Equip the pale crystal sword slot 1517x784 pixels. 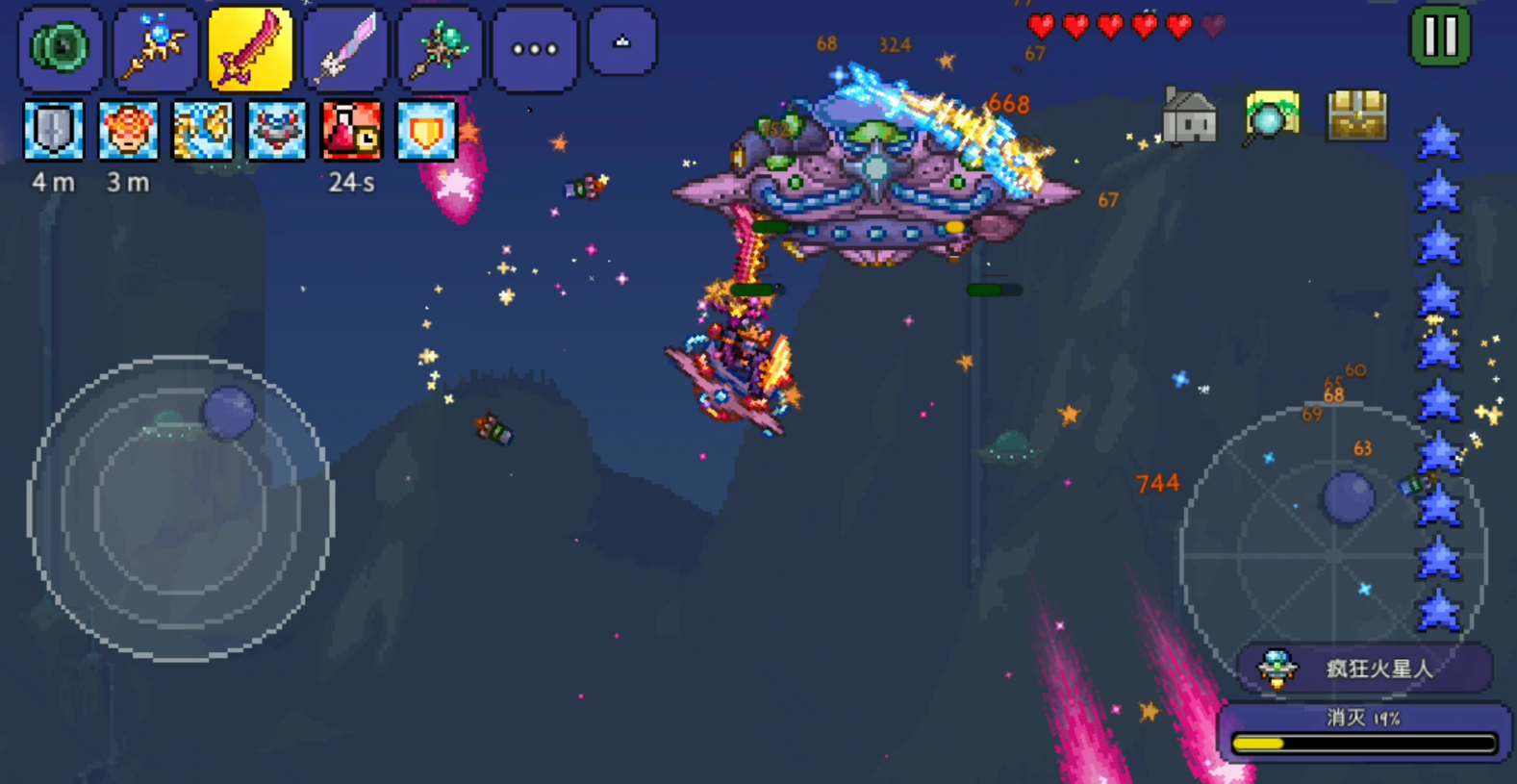coord(344,47)
